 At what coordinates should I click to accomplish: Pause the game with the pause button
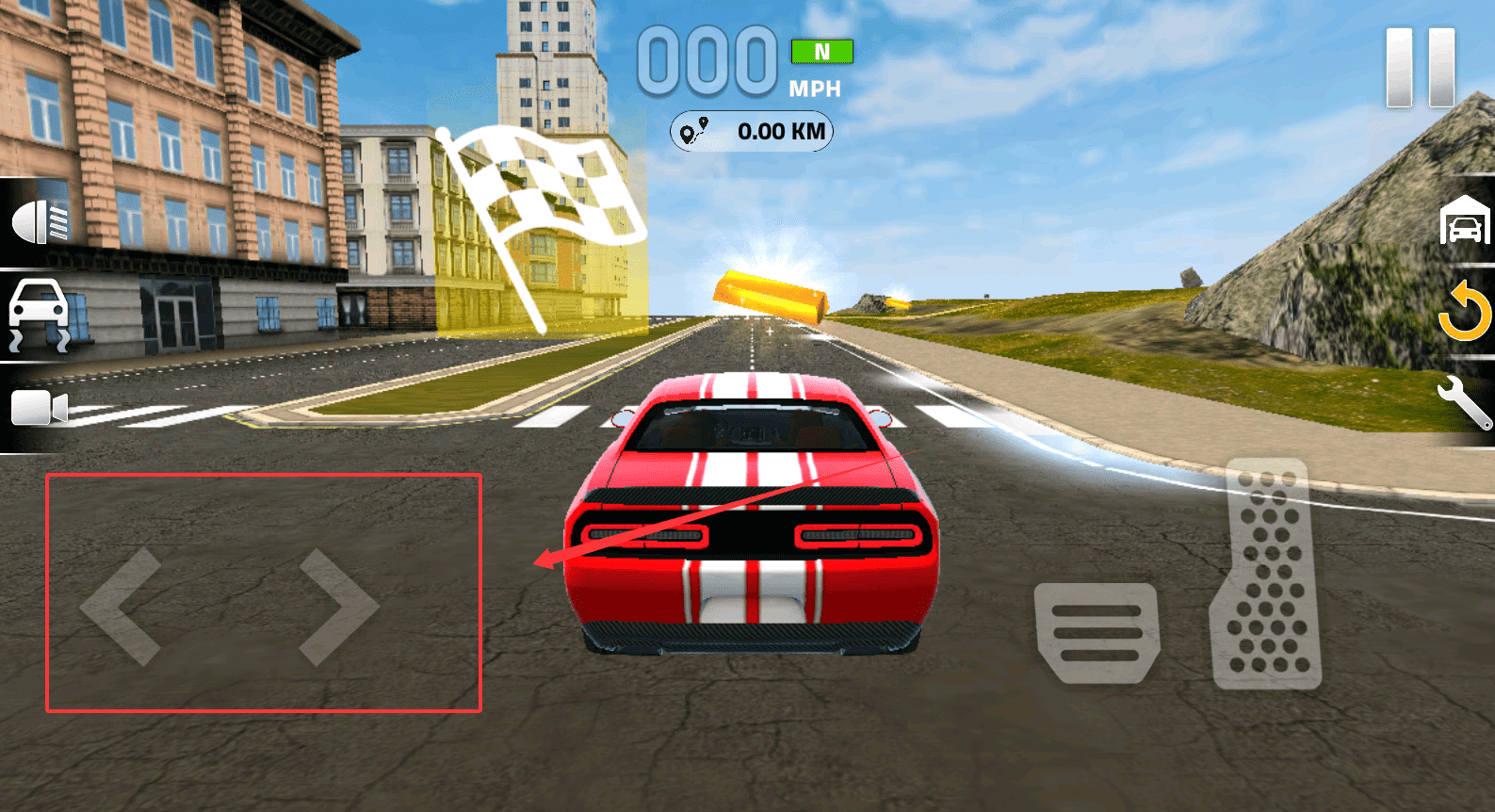tap(1420, 68)
